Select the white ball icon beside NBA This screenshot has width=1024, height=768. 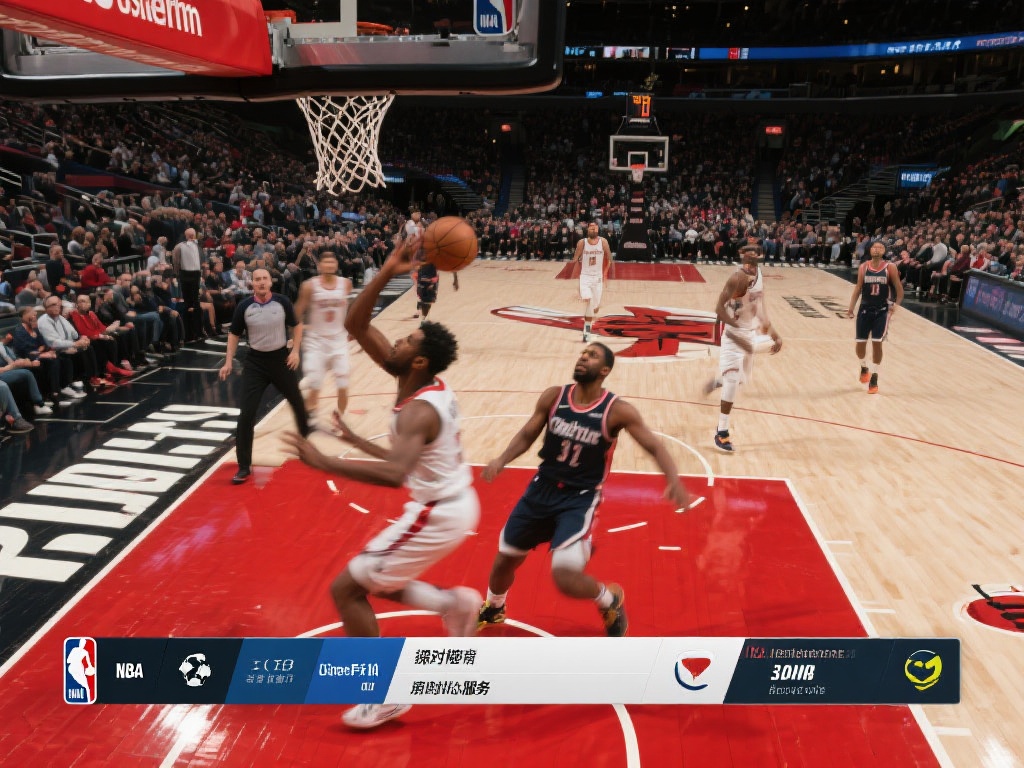(x=195, y=670)
